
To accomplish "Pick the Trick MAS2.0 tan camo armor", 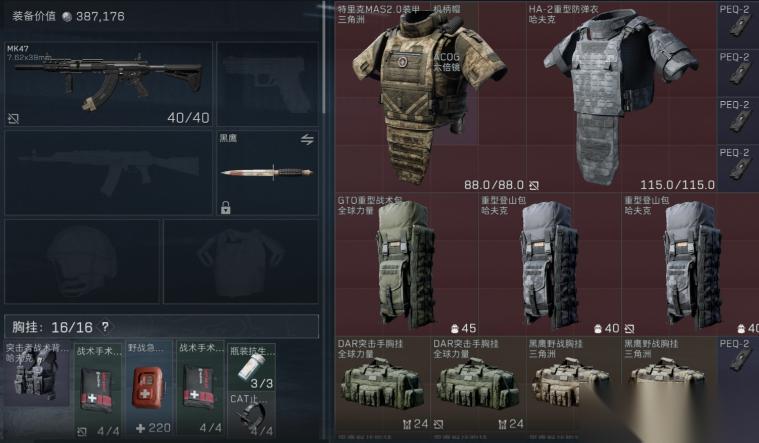I will click(419, 95).
